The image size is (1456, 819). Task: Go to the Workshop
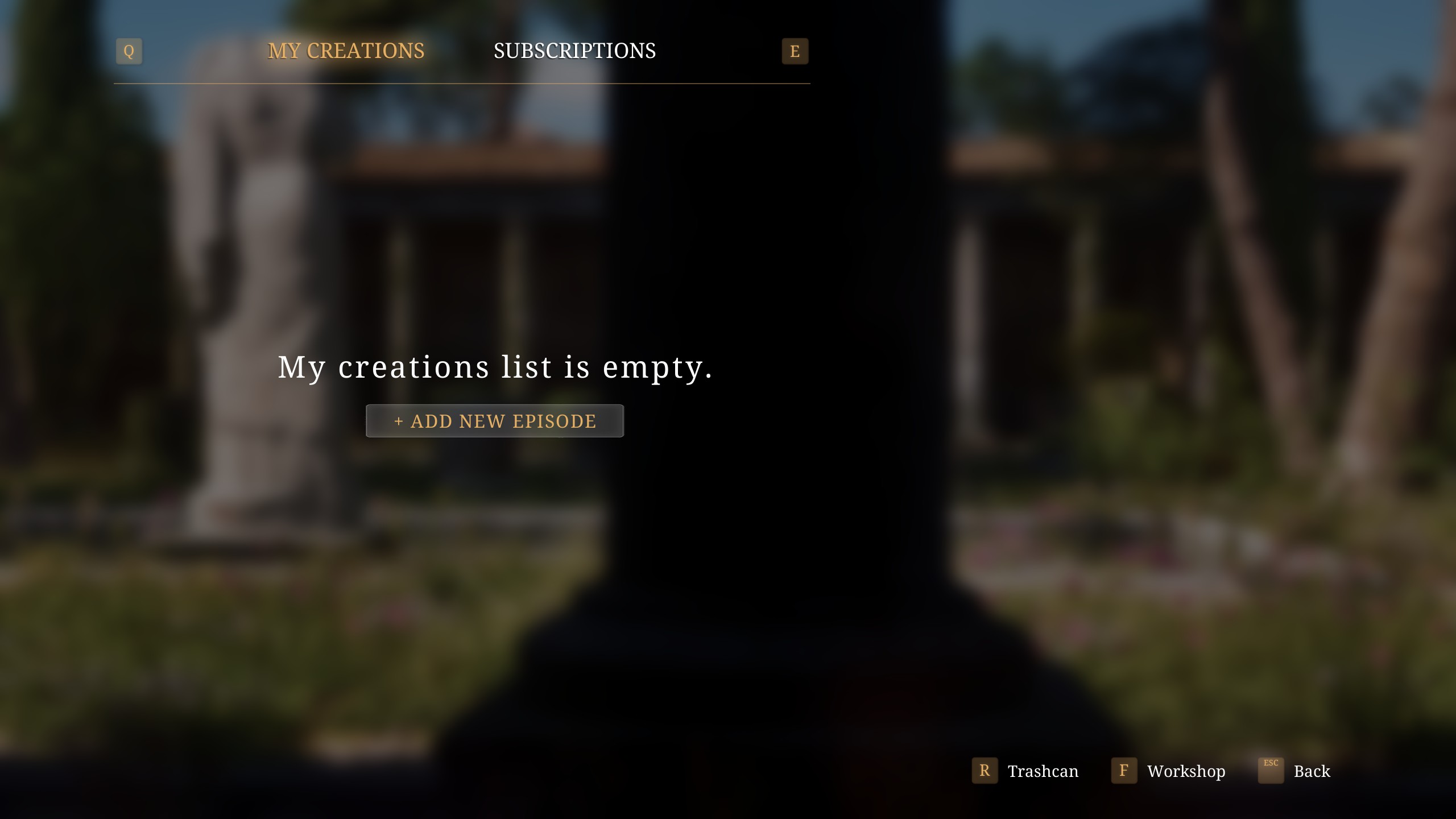[1169, 771]
